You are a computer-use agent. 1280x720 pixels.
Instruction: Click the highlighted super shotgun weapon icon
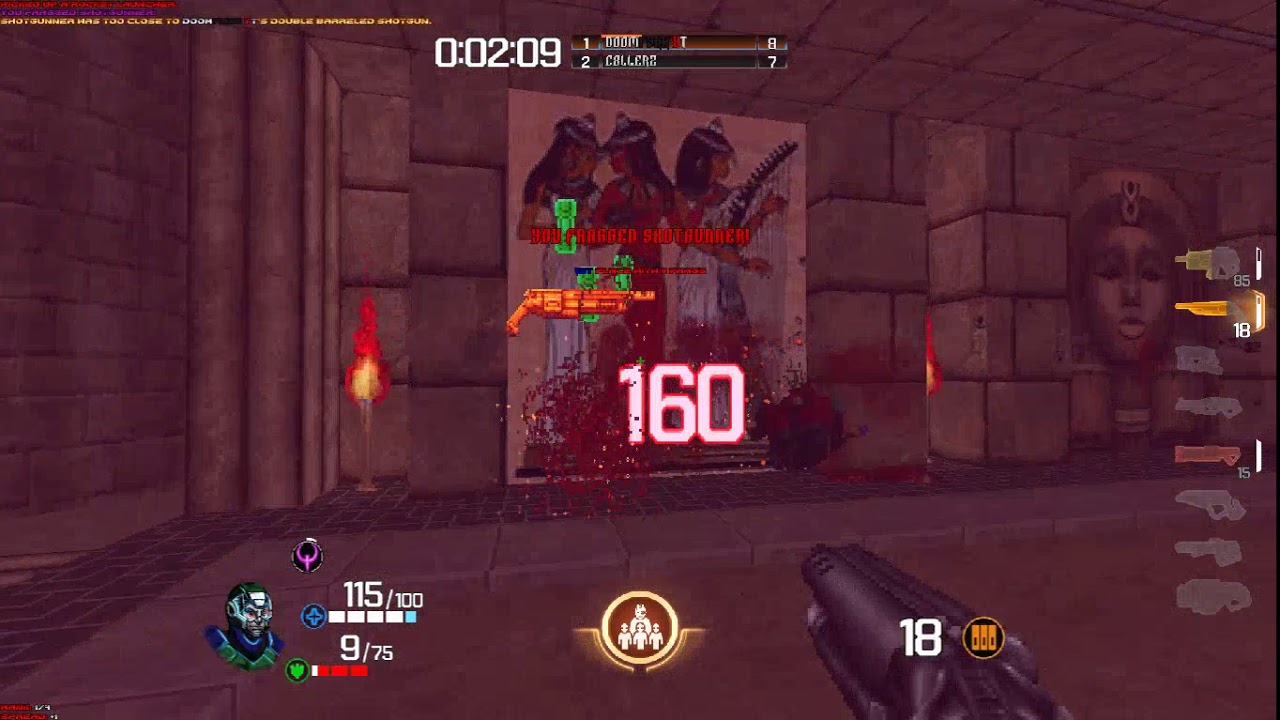[x=1205, y=310]
